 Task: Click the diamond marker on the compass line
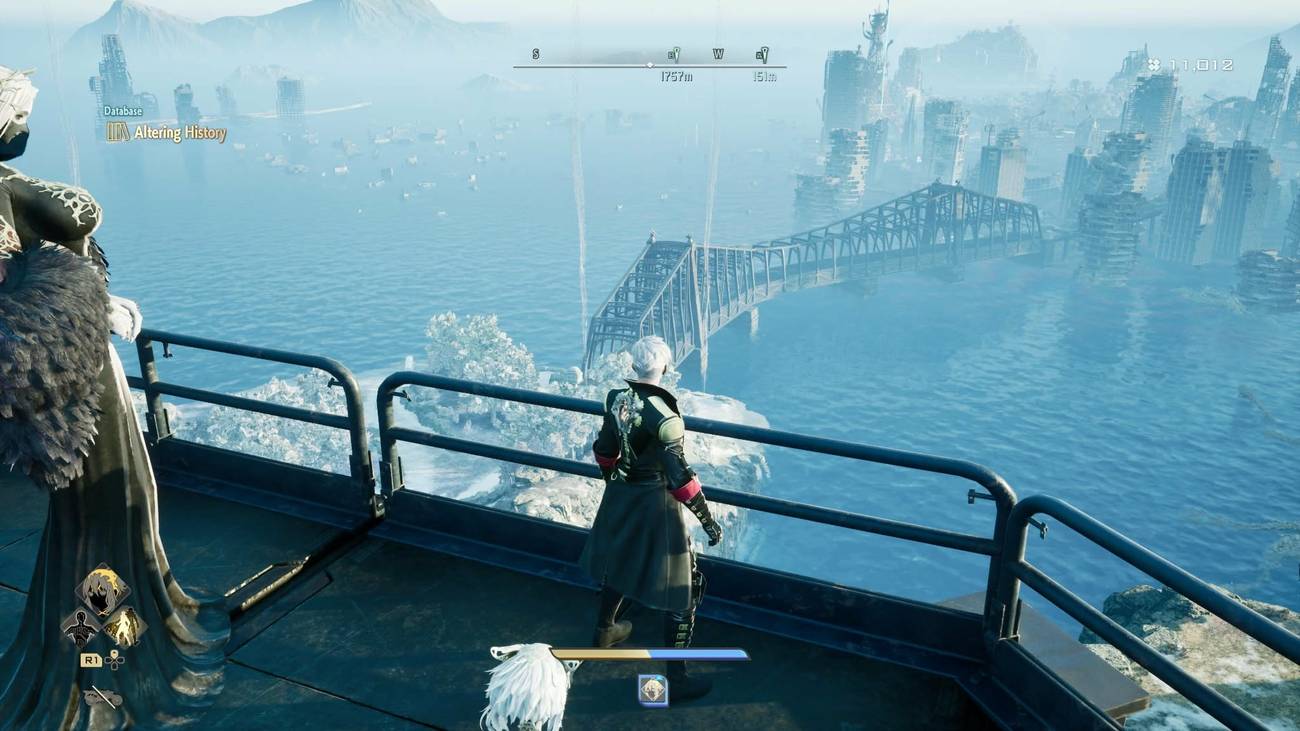click(x=650, y=66)
